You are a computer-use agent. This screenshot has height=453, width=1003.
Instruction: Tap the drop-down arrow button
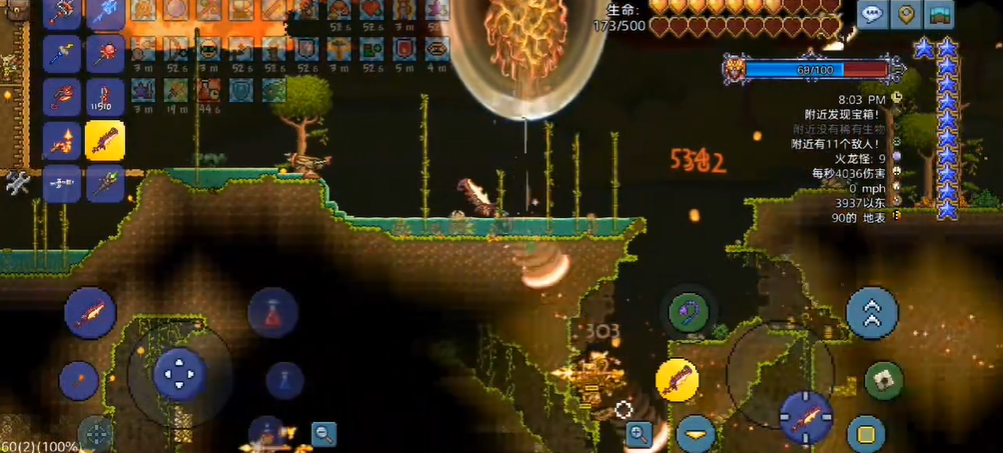[x=695, y=435]
